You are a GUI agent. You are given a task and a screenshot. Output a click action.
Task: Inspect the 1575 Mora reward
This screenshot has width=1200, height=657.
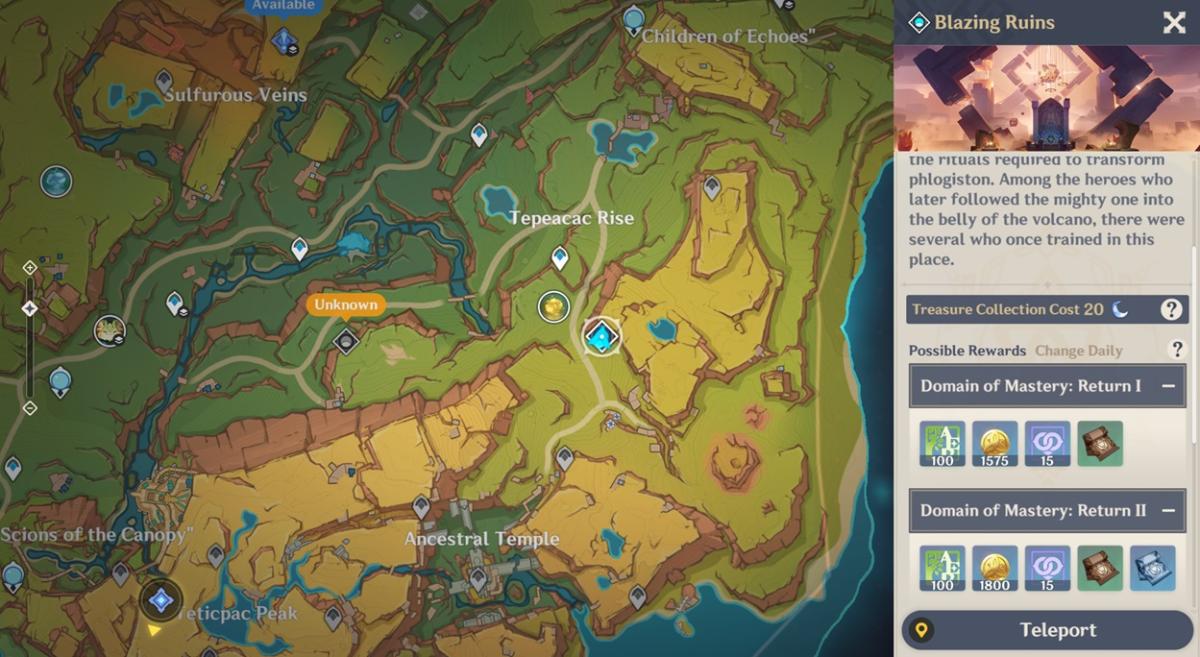[x=995, y=444]
